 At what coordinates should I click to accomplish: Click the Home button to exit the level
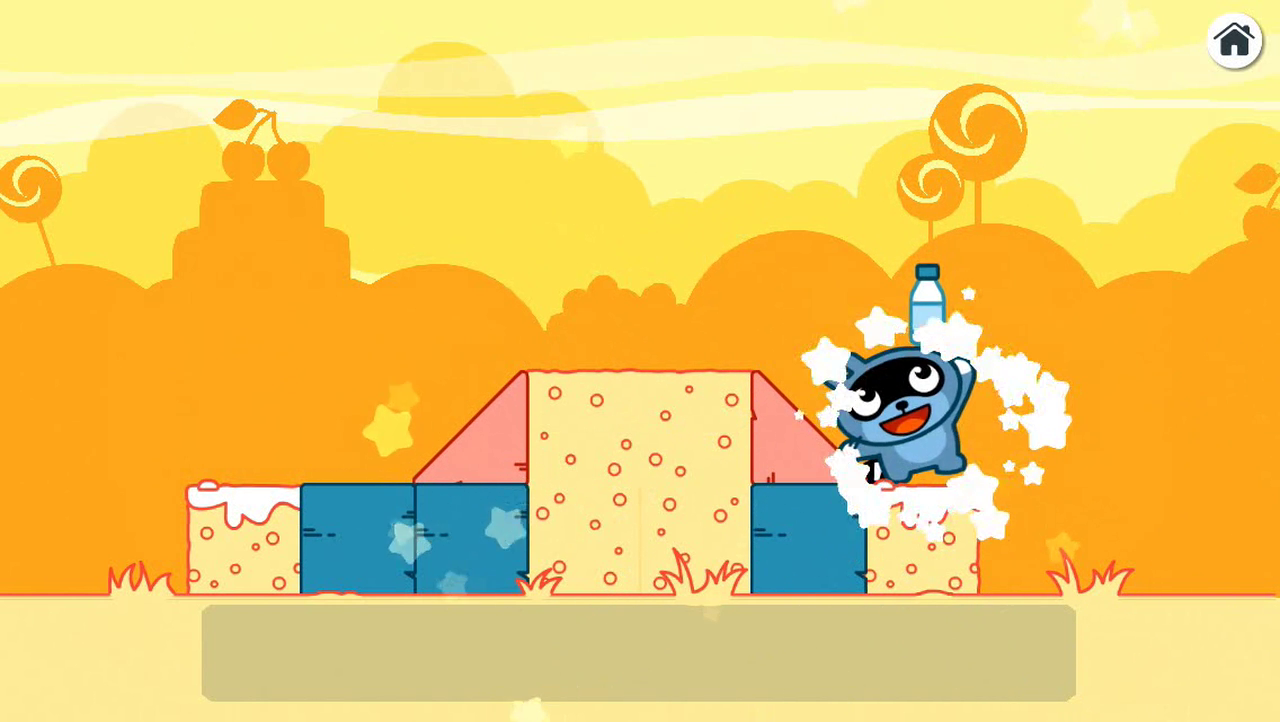tap(1235, 41)
